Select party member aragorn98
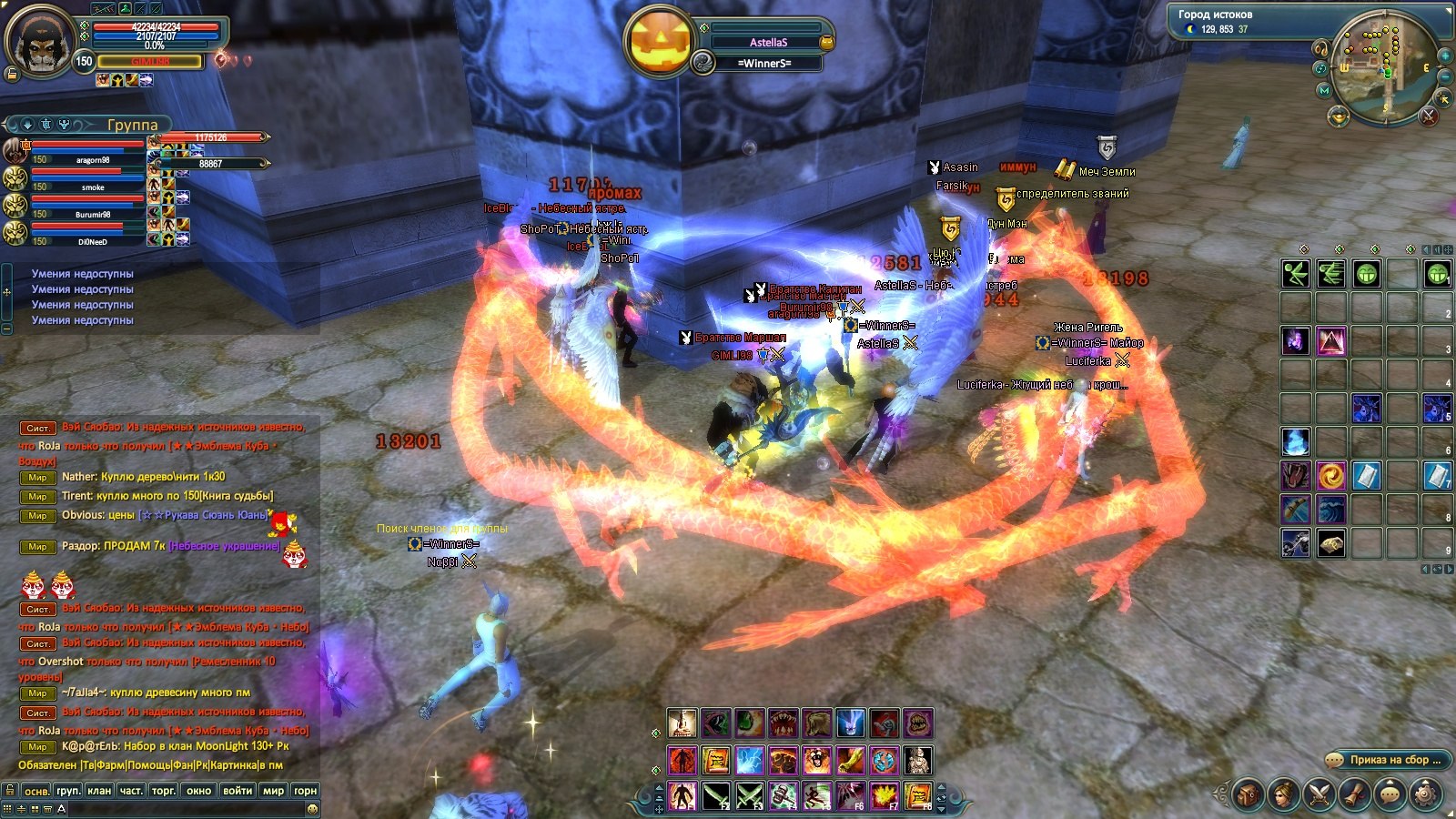This screenshot has width=1456, height=819. pyautogui.click(x=91, y=159)
